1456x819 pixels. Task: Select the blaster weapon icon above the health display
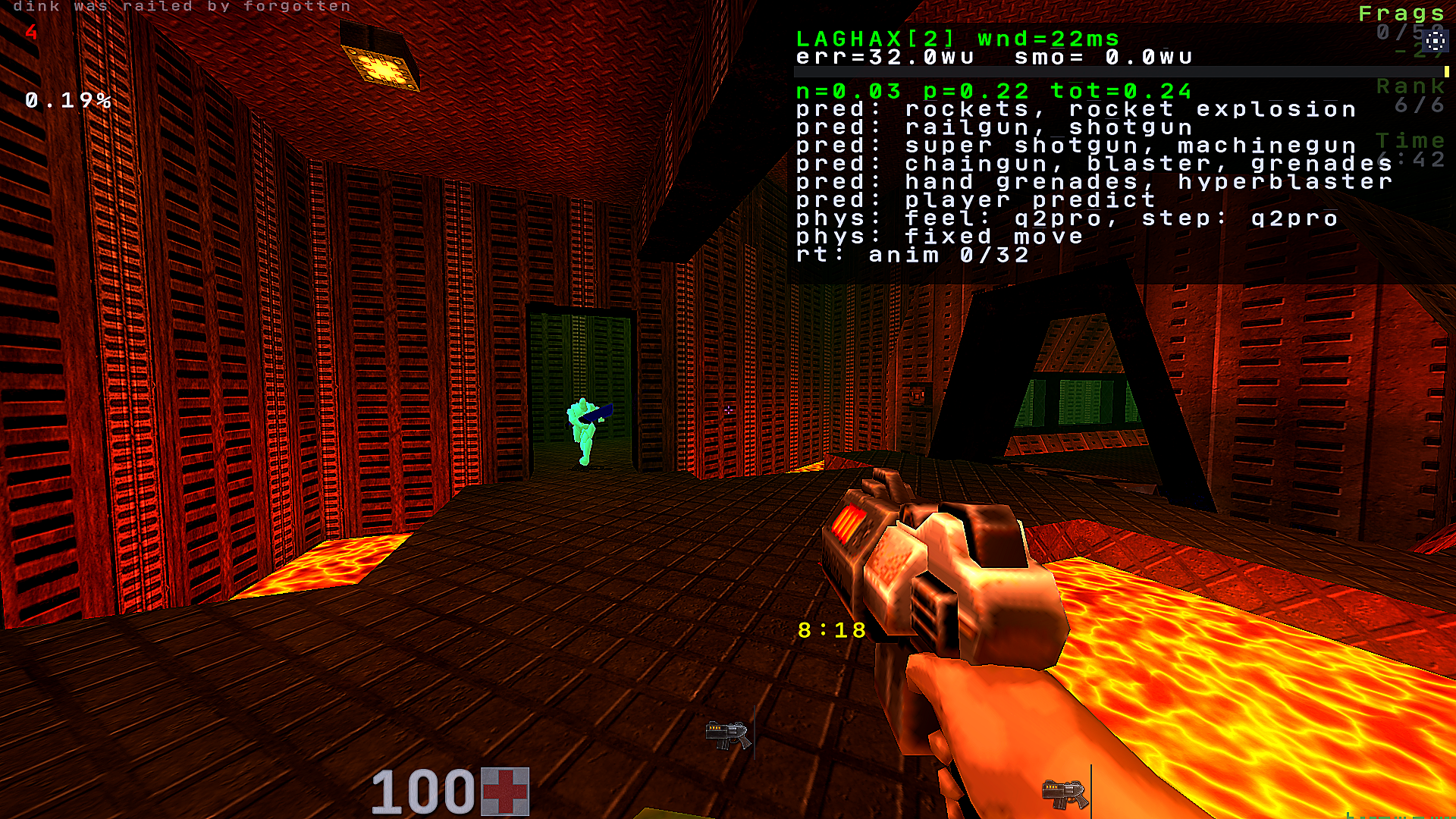click(726, 733)
